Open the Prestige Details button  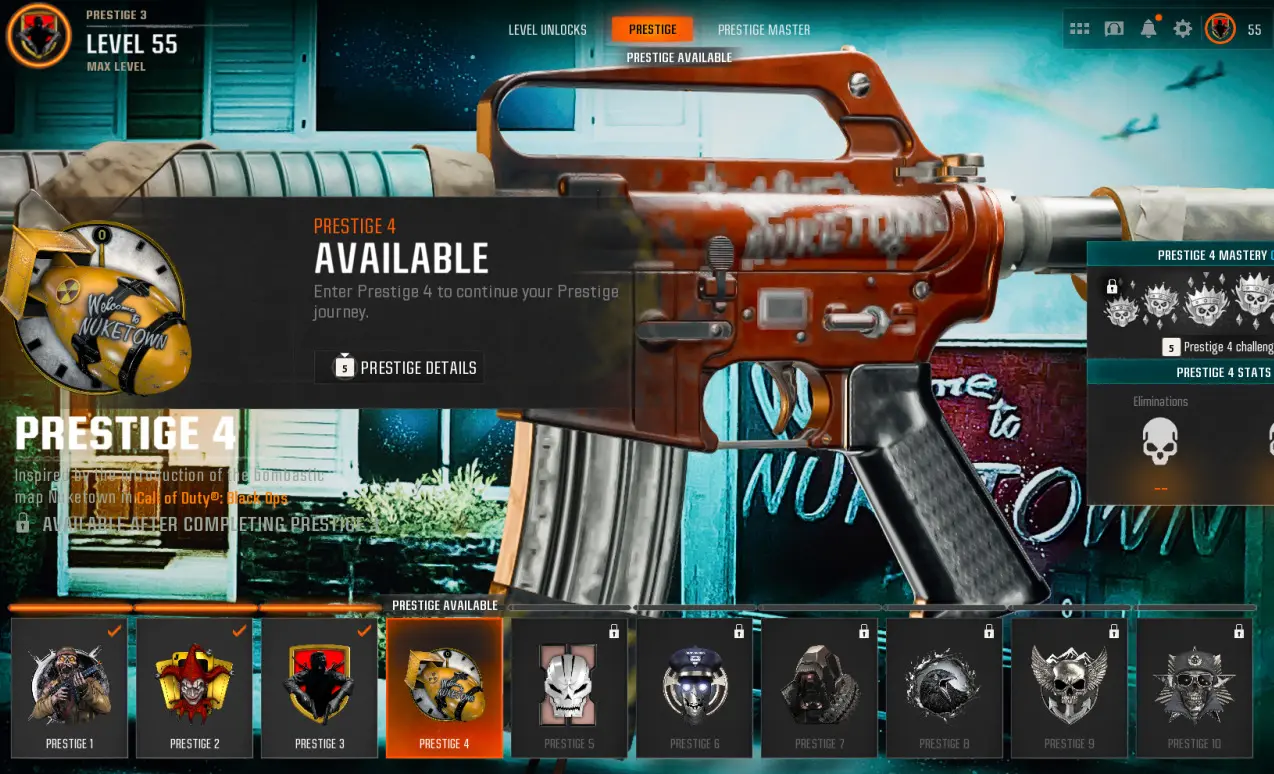coord(400,368)
